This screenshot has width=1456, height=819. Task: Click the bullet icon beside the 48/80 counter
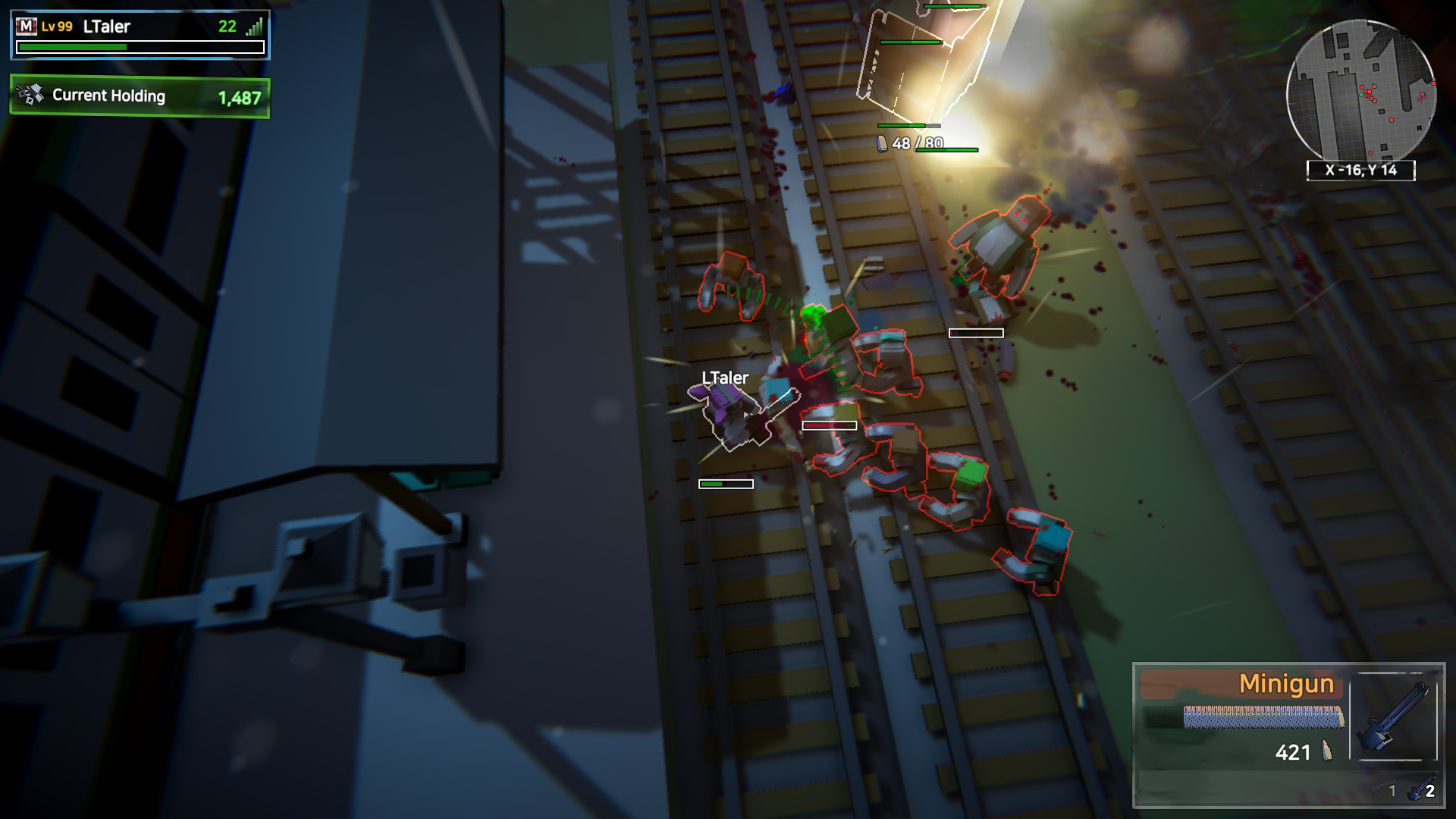(x=881, y=142)
